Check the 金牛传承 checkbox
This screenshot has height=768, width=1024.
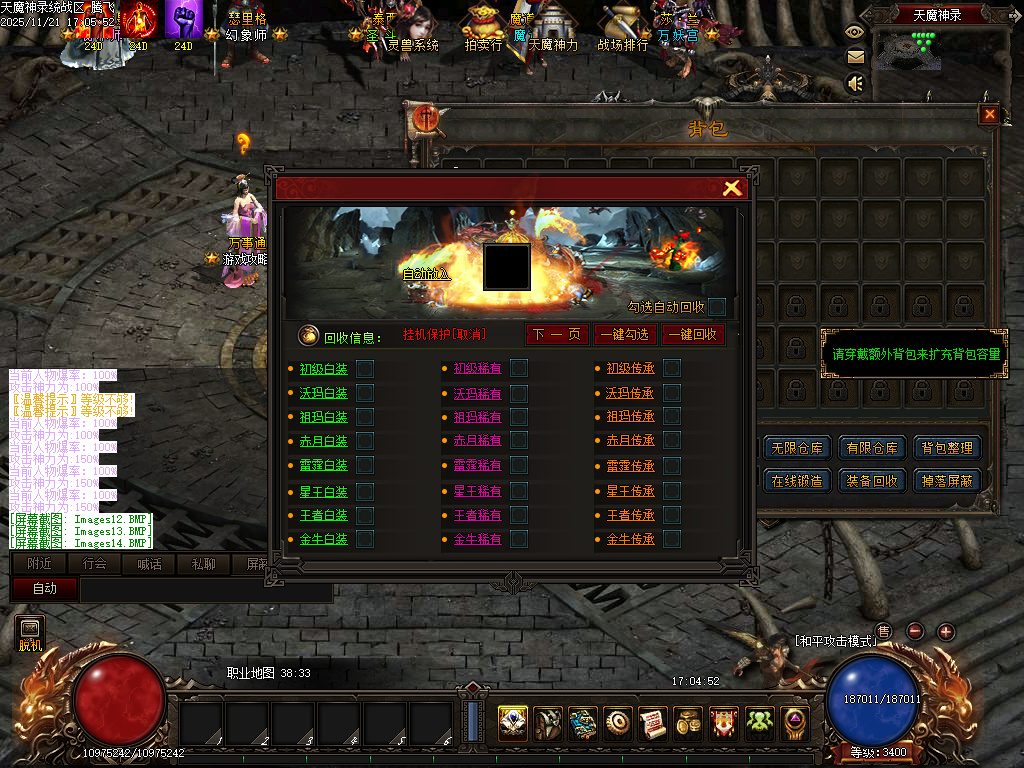(x=672, y=539)
